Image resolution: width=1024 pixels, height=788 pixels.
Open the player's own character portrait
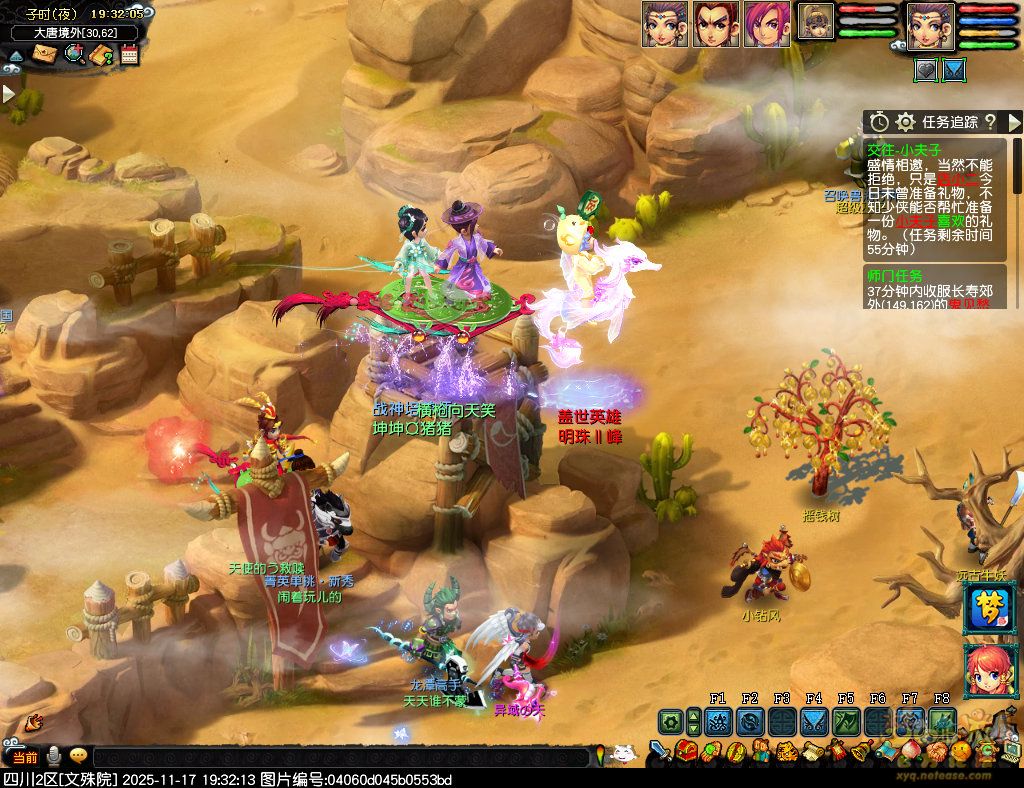click(931, 25)
